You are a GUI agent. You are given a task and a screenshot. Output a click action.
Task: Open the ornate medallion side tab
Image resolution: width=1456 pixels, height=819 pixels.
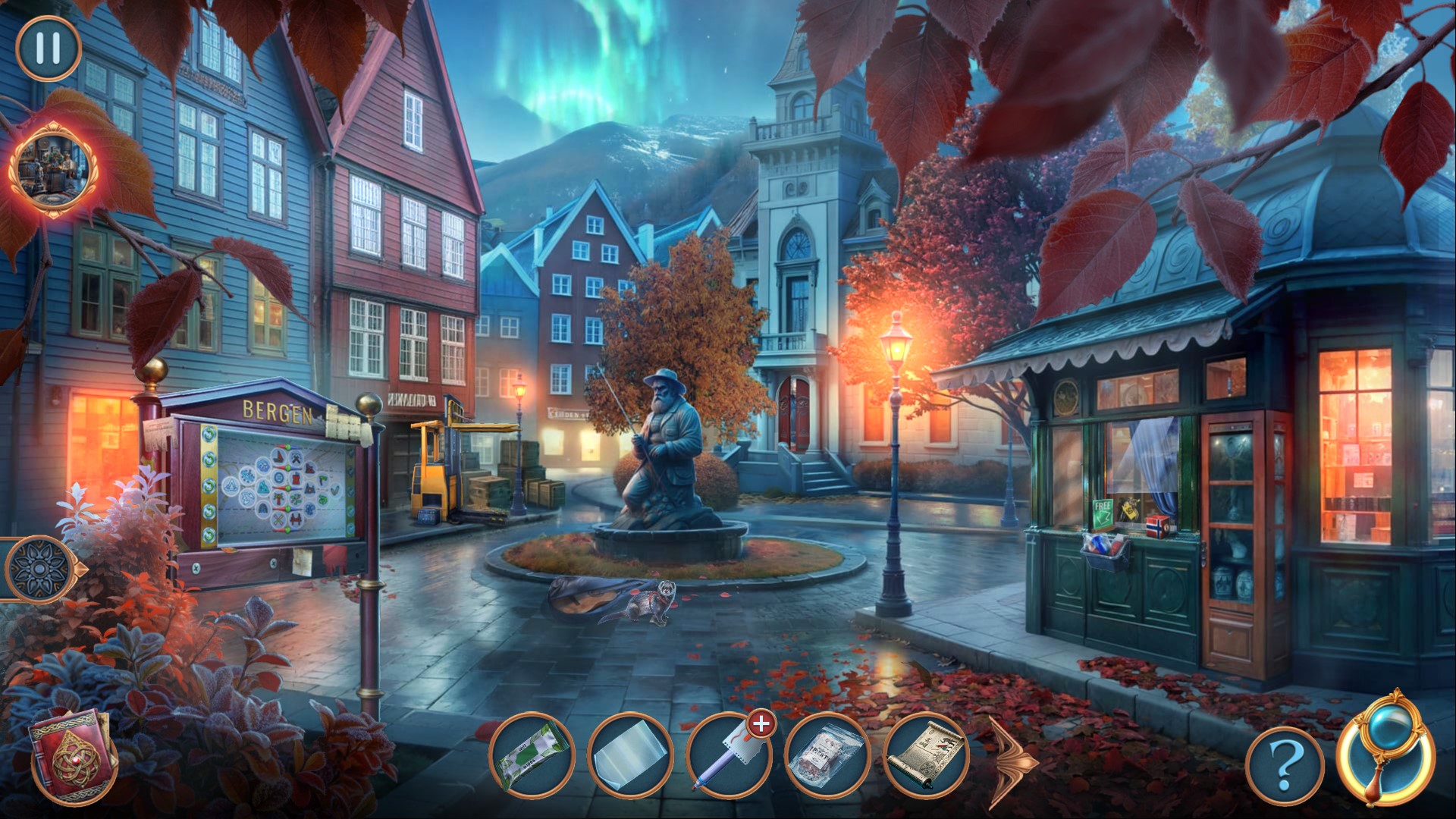38,567
